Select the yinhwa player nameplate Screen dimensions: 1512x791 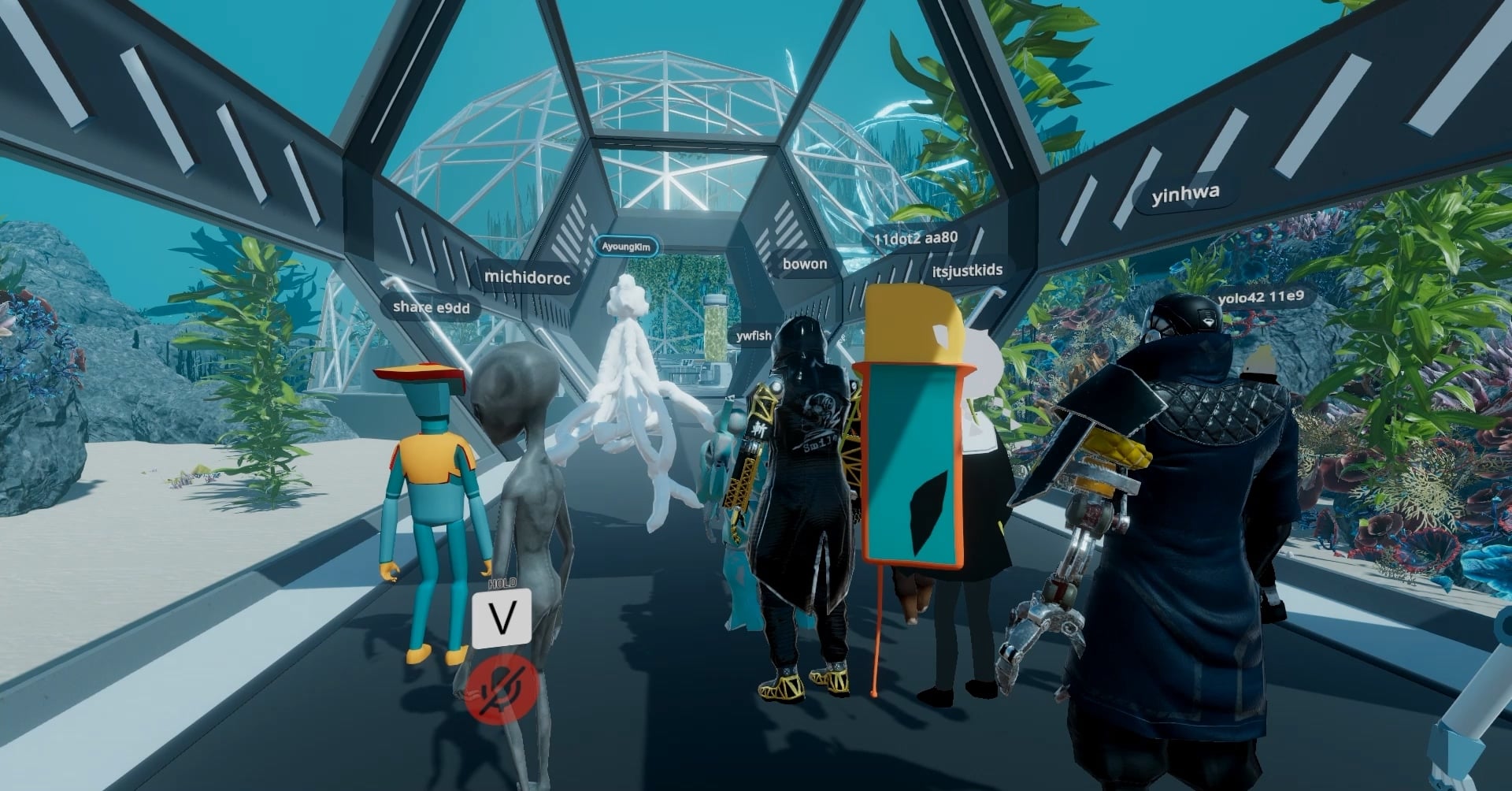click(x=1185, y=193)
